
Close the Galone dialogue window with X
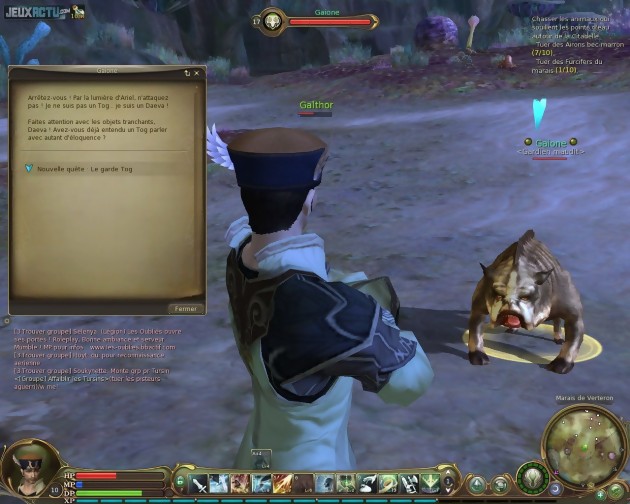[x=196, y=73]
